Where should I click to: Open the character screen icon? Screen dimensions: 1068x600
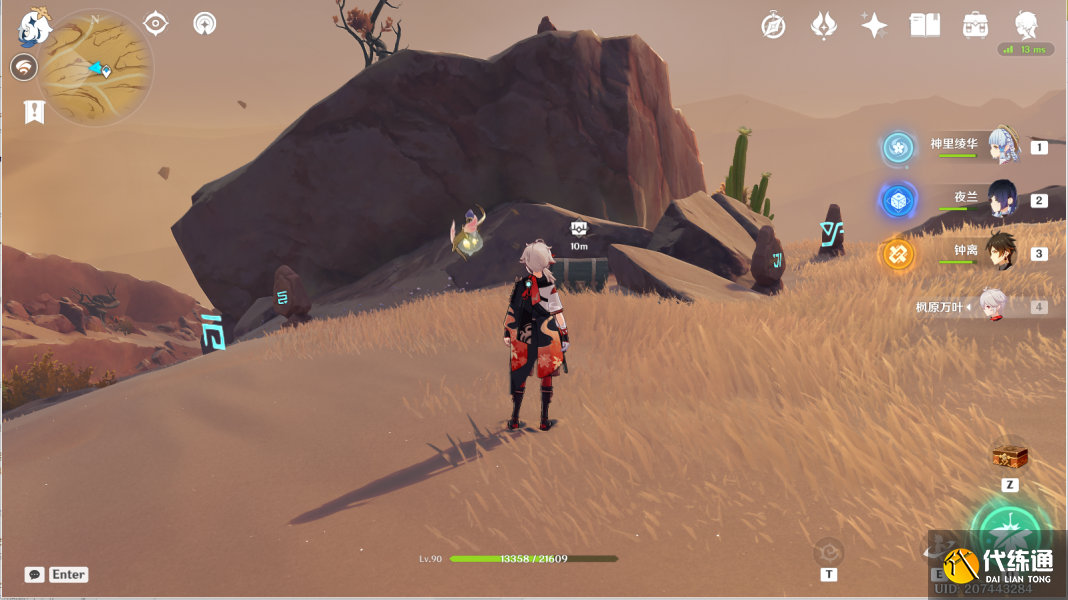tap(1026, 26)
